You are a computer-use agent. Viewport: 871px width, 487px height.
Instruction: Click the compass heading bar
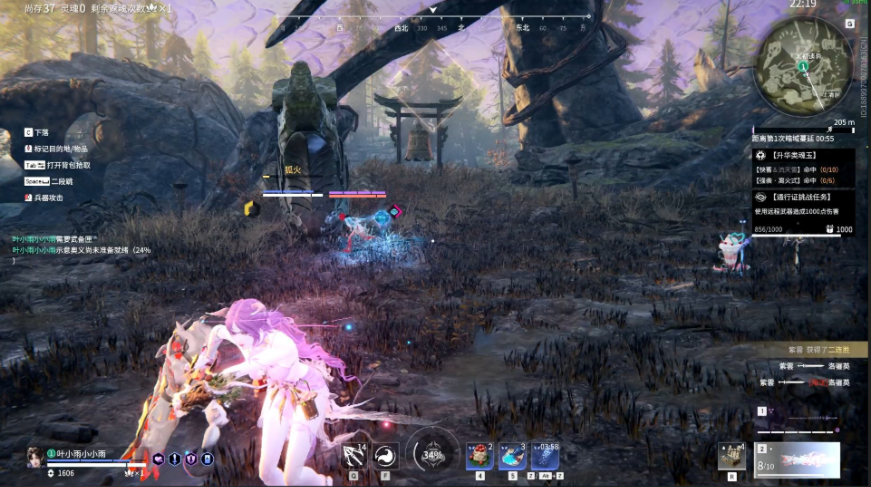click(434, 29)
